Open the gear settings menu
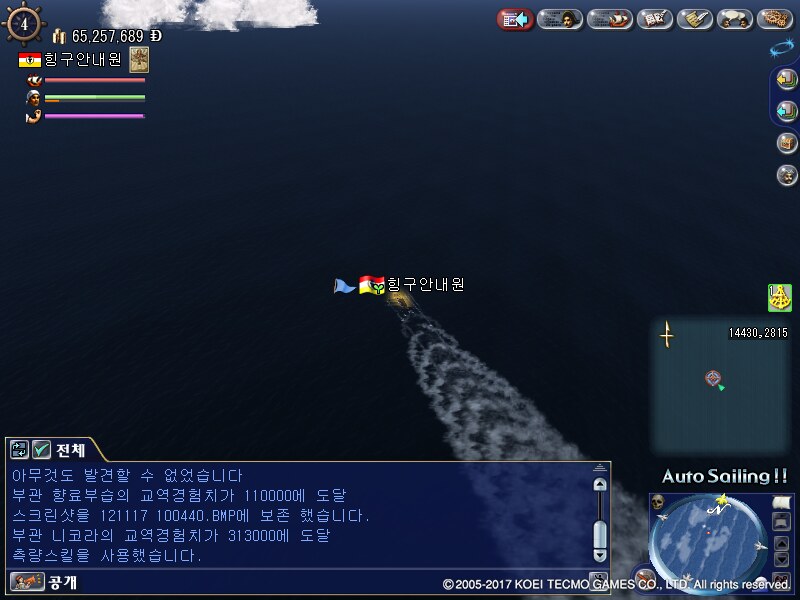800x600 pixels. [x=775, y=19]
